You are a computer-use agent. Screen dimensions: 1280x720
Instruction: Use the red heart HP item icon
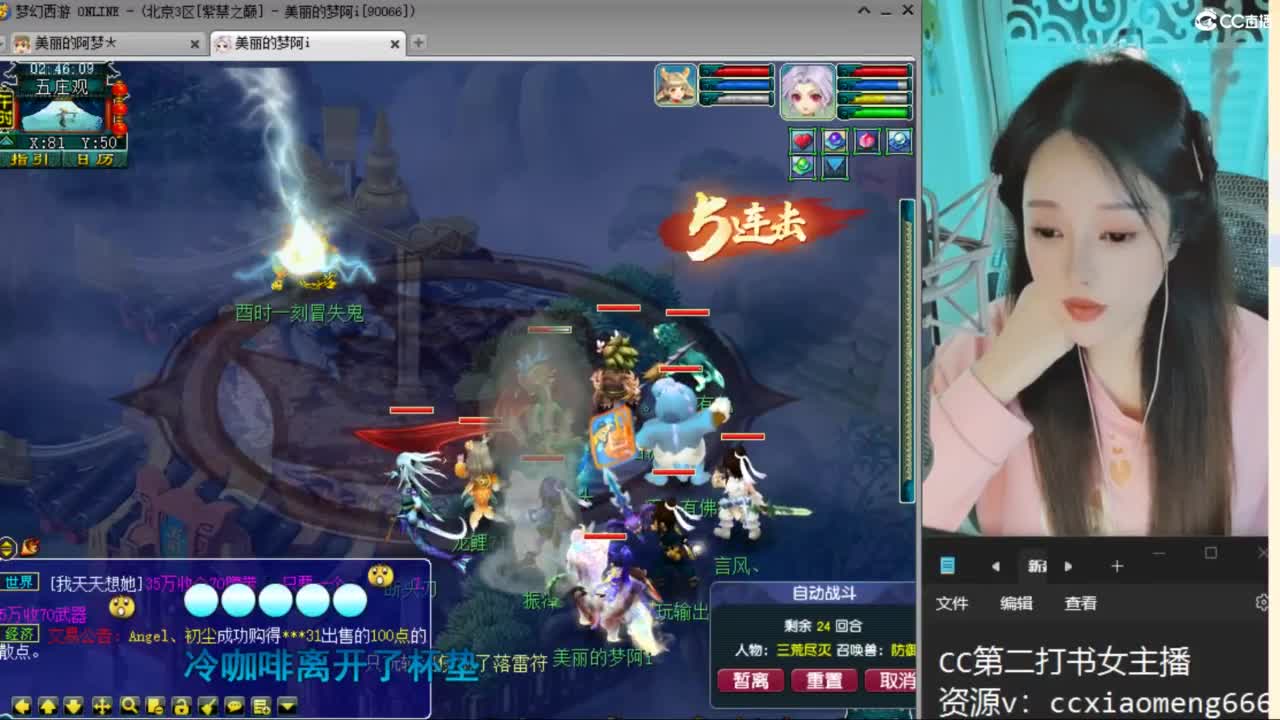(x=802, y=140)
